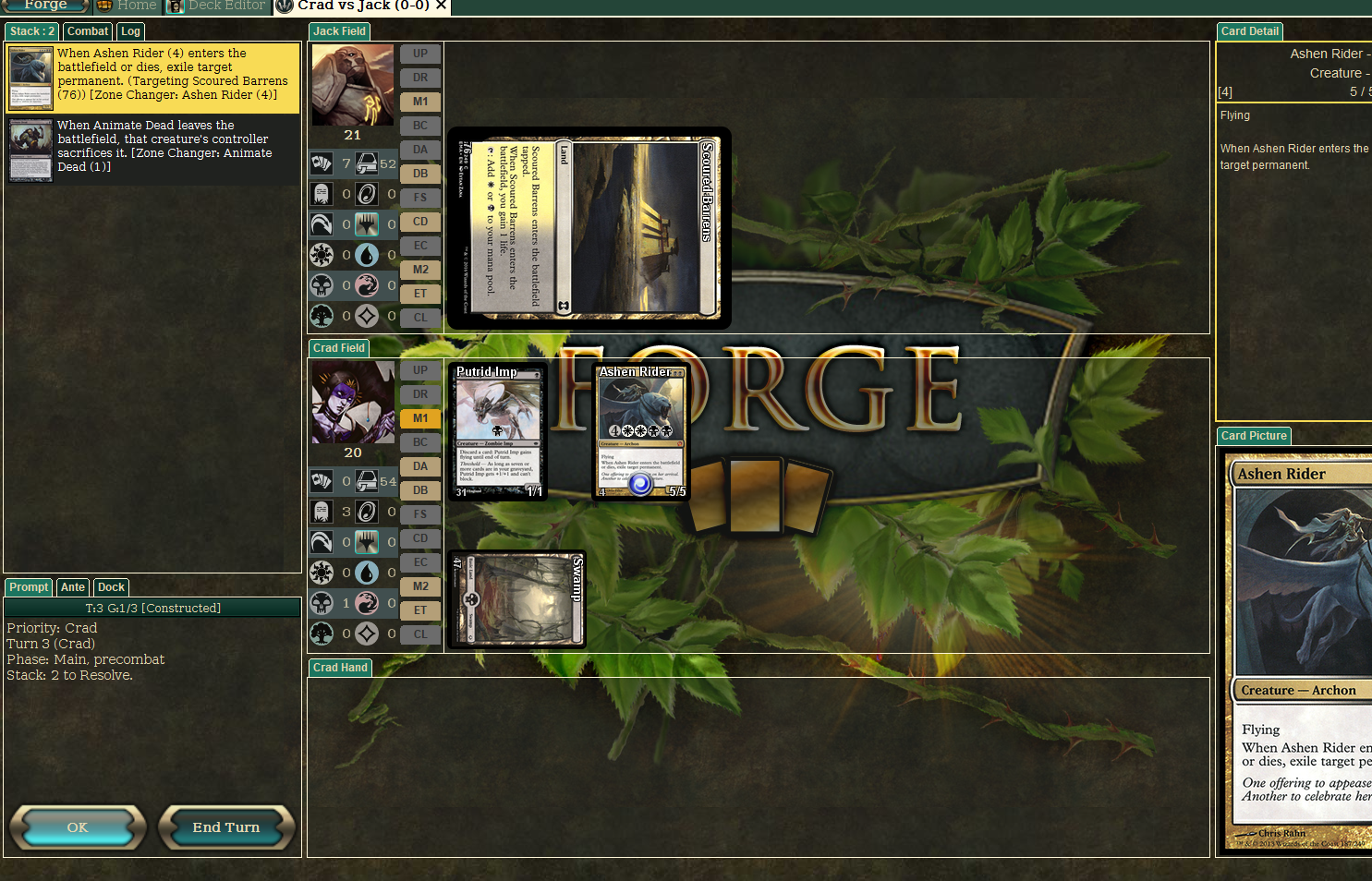This screenshot has width=1372, height=881.
Task: Close the Crad vs Jack match tab
Action: point(442,6)
